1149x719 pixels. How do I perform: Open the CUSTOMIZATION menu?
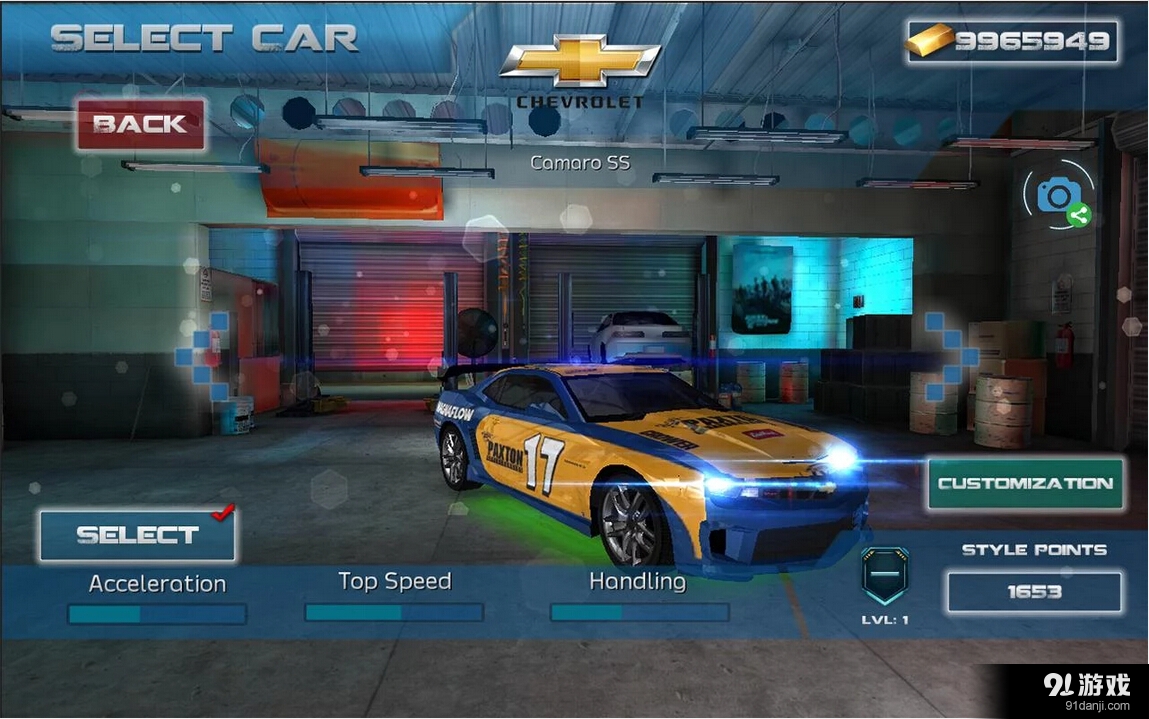coord(1025,484)
